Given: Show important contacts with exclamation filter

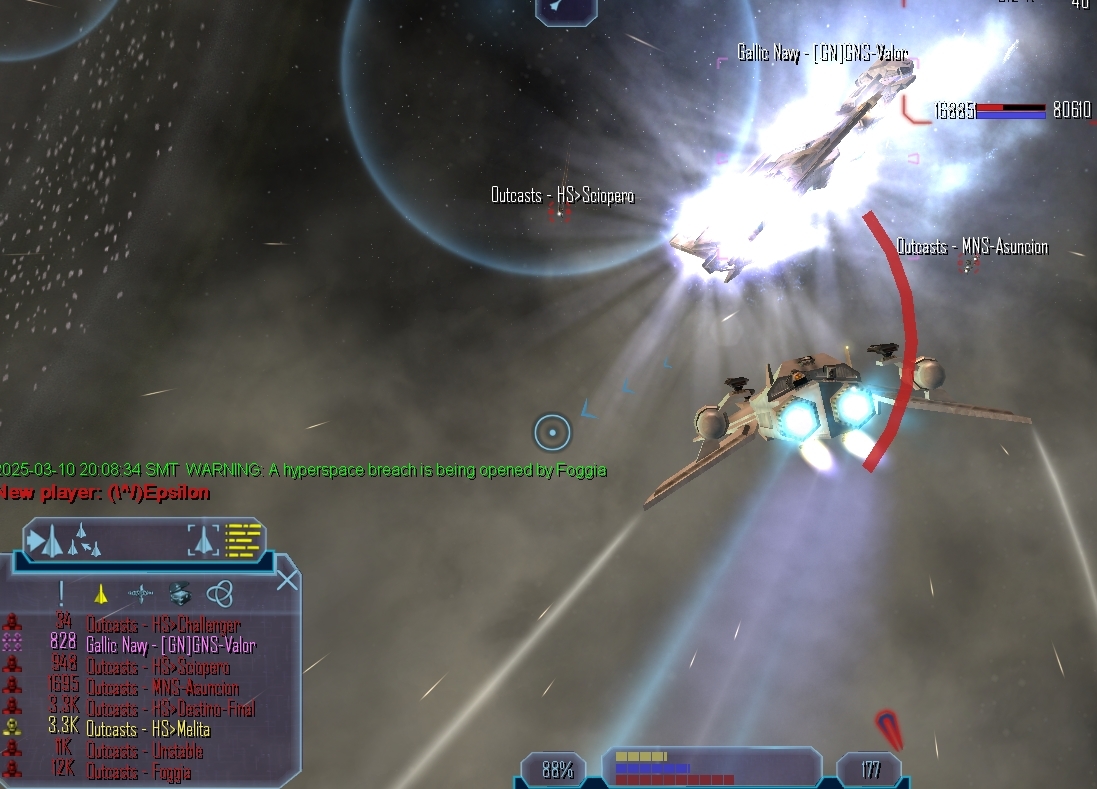Looking at the screenshot, I should click(x=61, y=594).
